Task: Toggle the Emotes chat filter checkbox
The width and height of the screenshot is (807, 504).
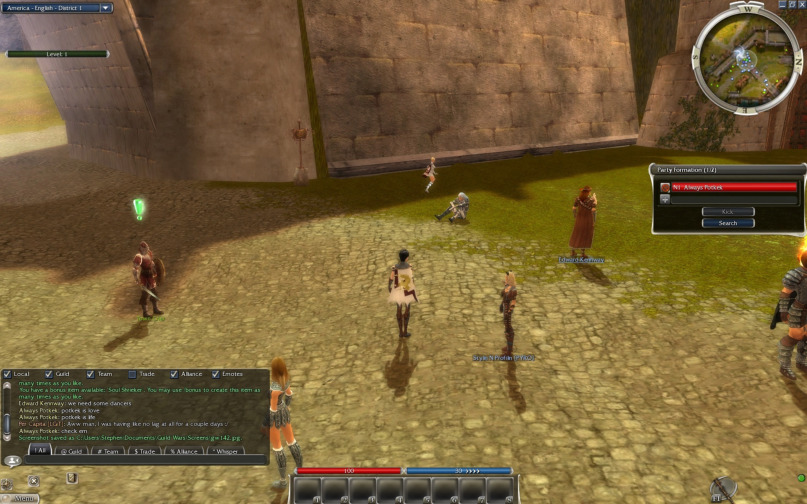Action: pyautogui.click(x=214, y=374)
